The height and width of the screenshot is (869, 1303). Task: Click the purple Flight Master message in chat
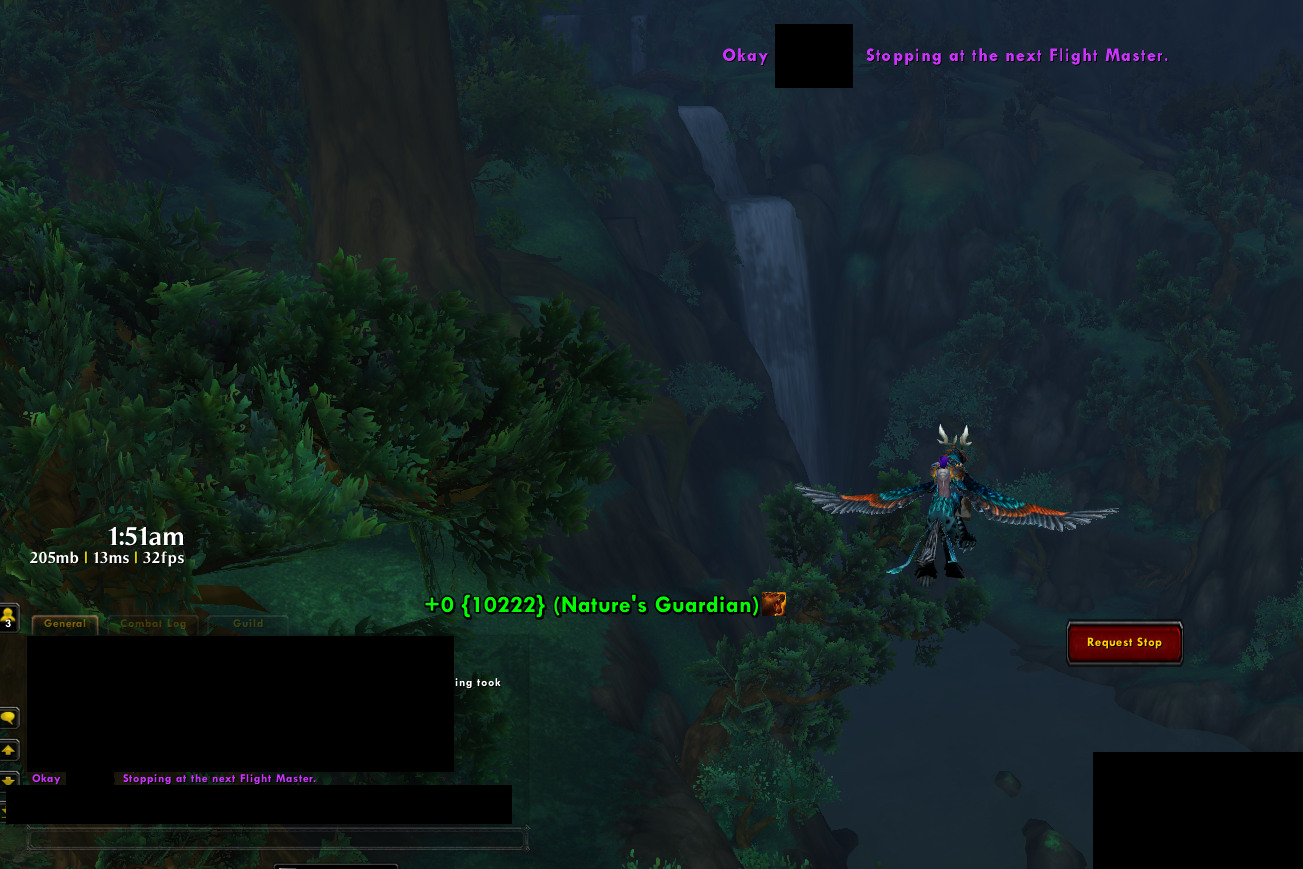(218, 777)
